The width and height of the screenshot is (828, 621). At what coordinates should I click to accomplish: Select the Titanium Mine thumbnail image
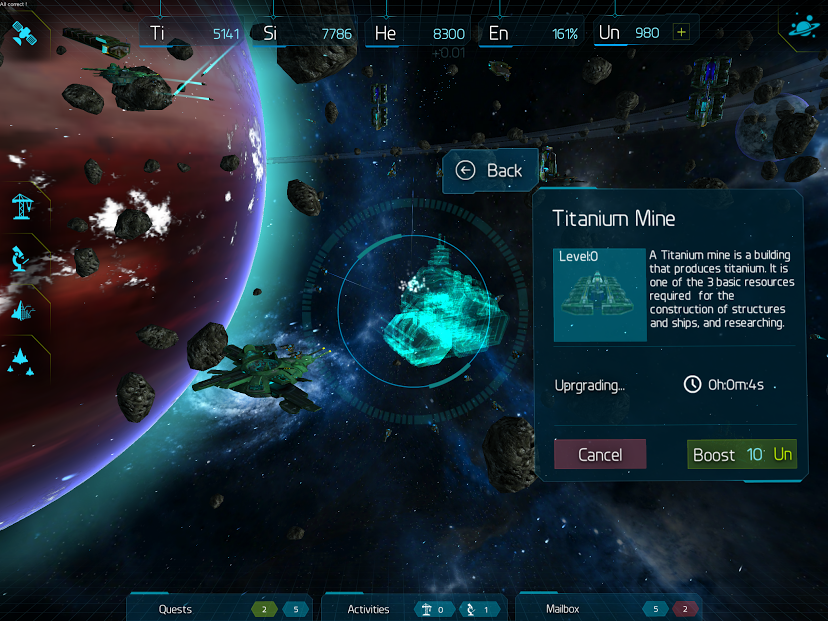pos(600,295)
